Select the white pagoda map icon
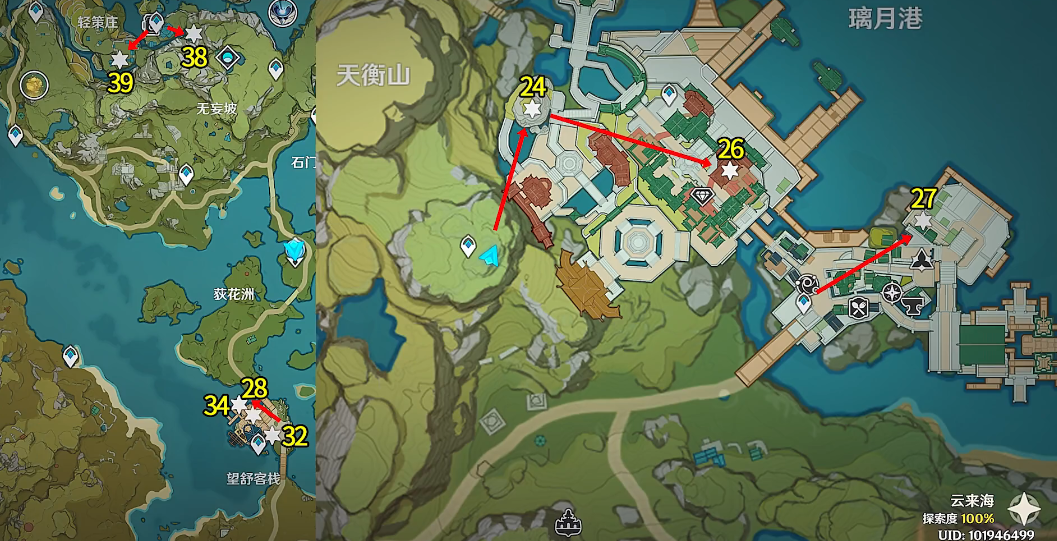 coord(570,521)
